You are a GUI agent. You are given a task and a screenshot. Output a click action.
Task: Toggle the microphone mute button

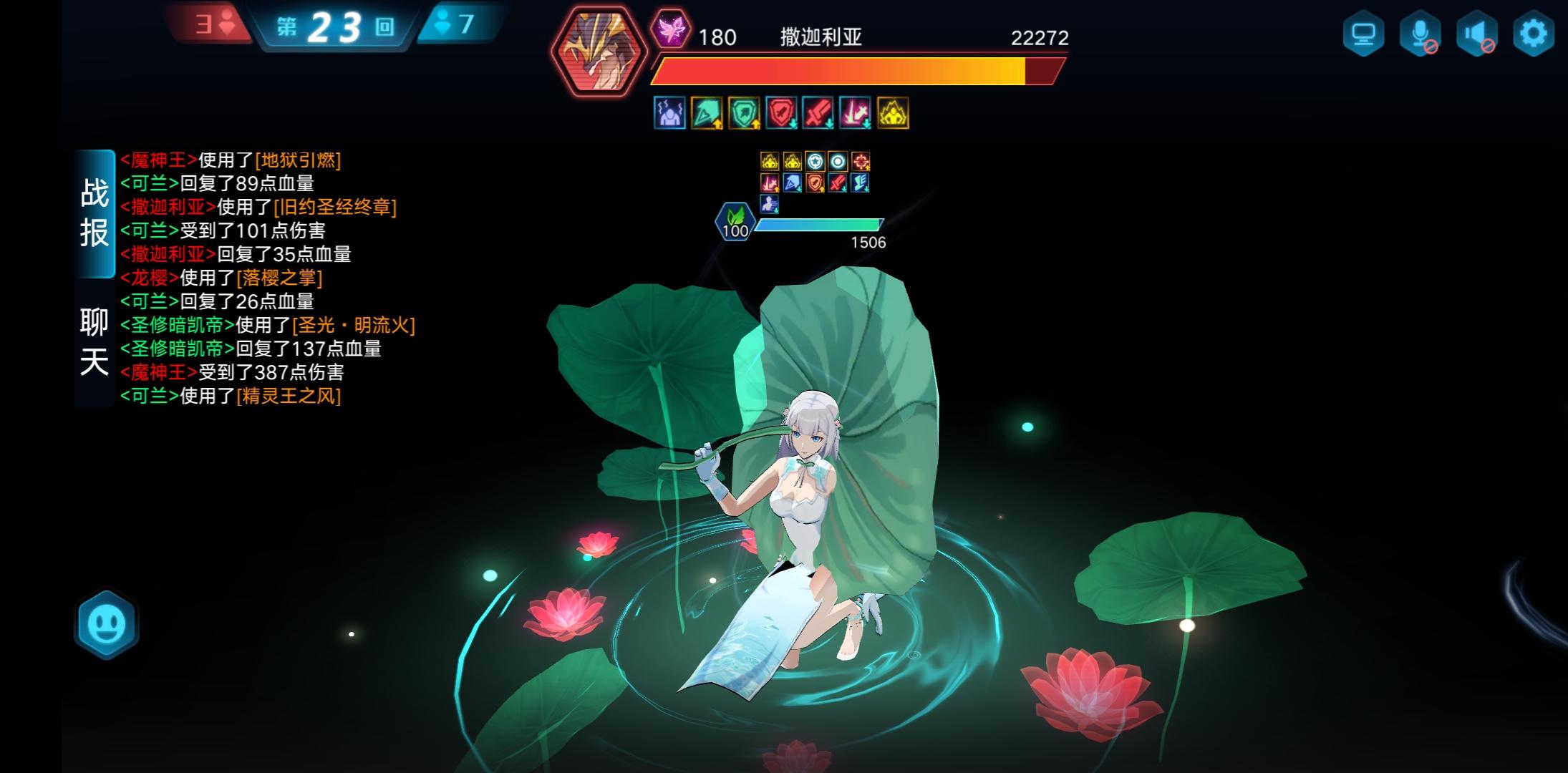coord(1420,31)
